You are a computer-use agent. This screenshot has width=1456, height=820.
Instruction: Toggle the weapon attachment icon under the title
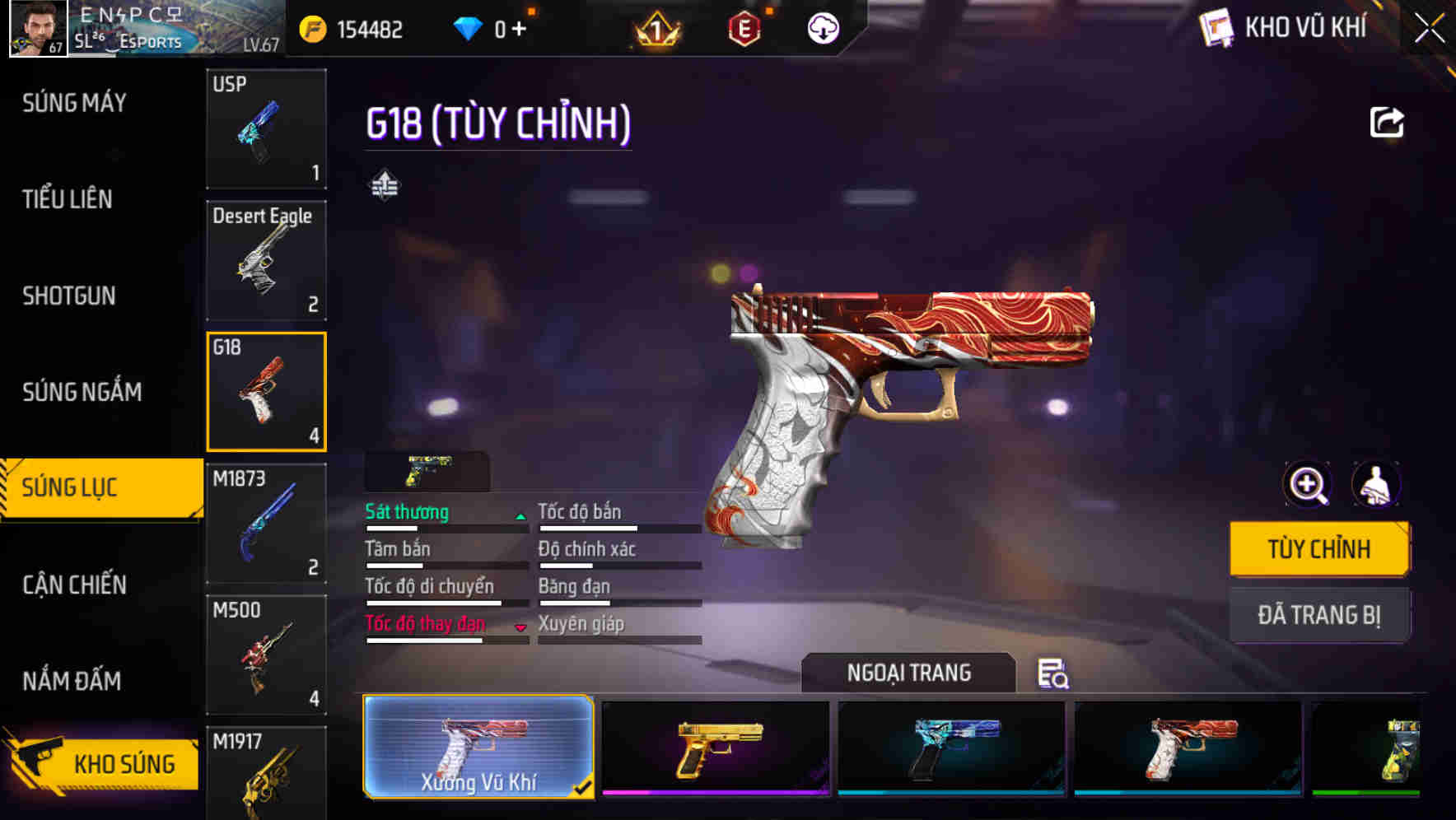tap(384, 183)
